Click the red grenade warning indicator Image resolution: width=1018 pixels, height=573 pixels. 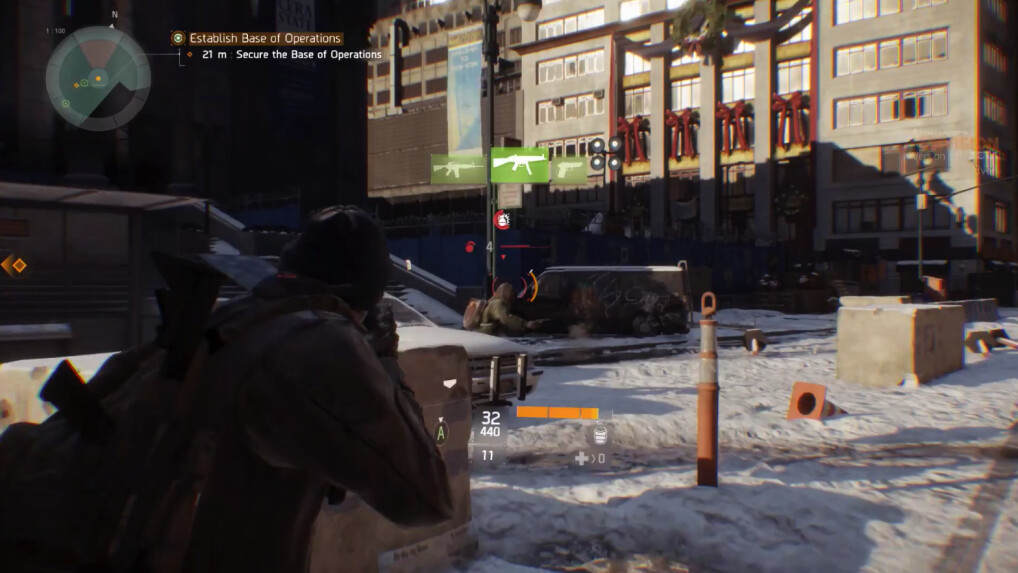point(503,221)
